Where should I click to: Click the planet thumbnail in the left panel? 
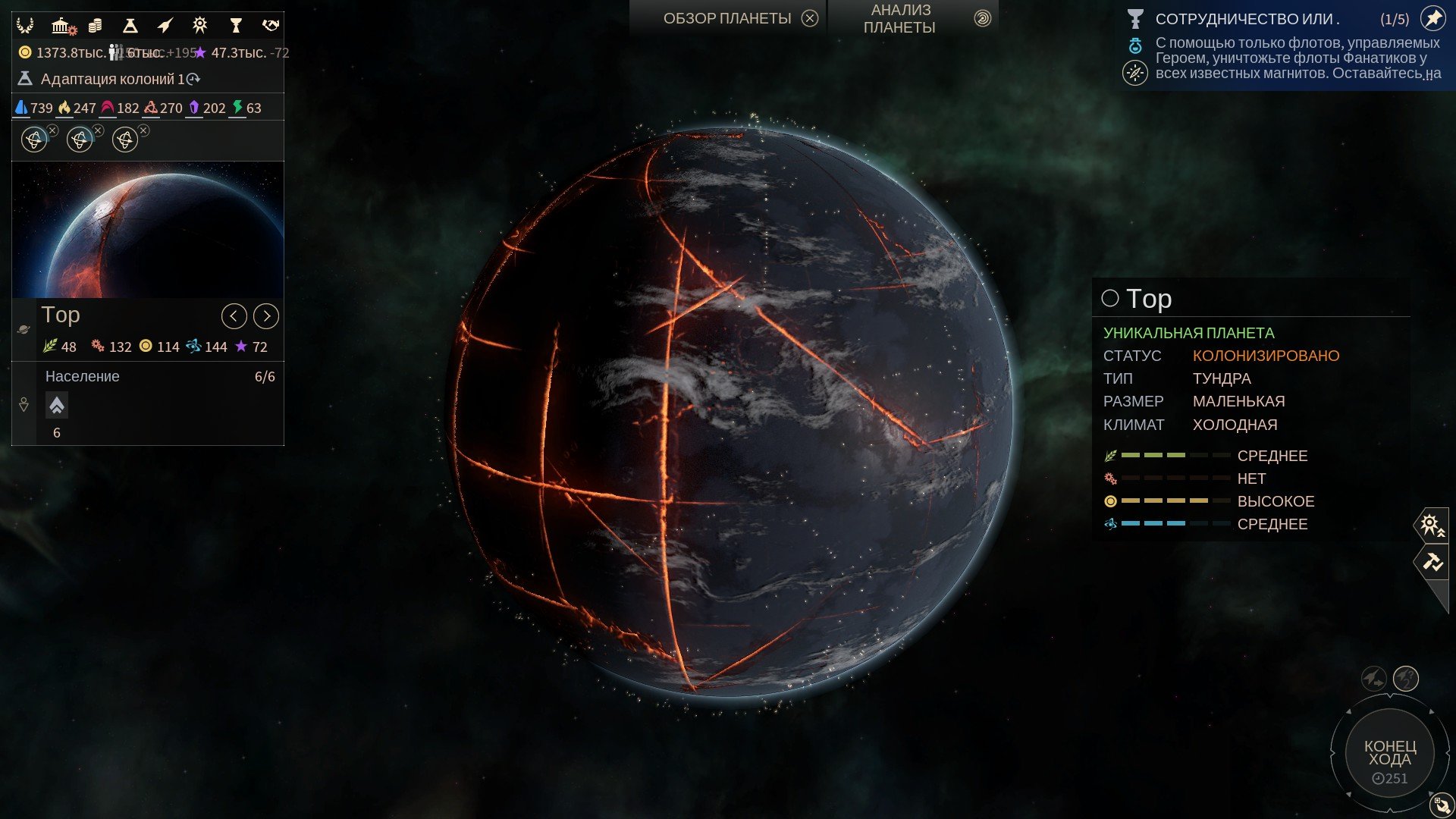[x=147, y=227]
